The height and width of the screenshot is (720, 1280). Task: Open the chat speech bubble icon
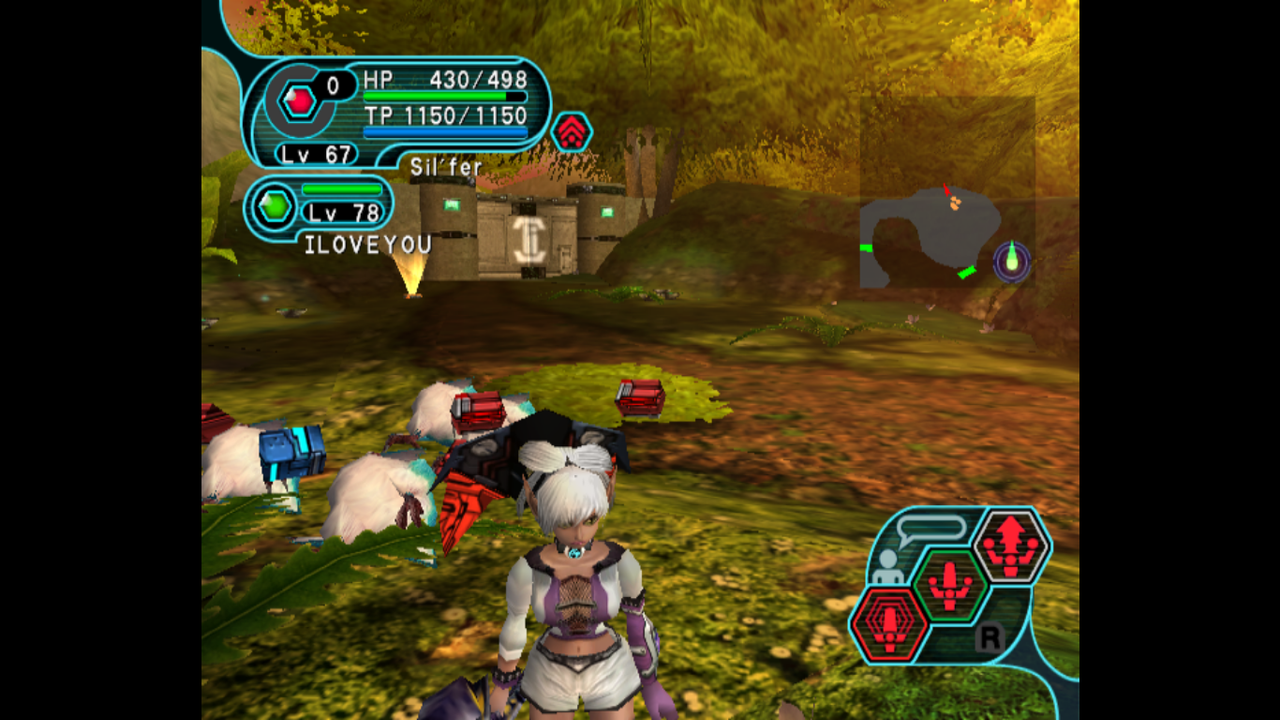pos(930,528)
